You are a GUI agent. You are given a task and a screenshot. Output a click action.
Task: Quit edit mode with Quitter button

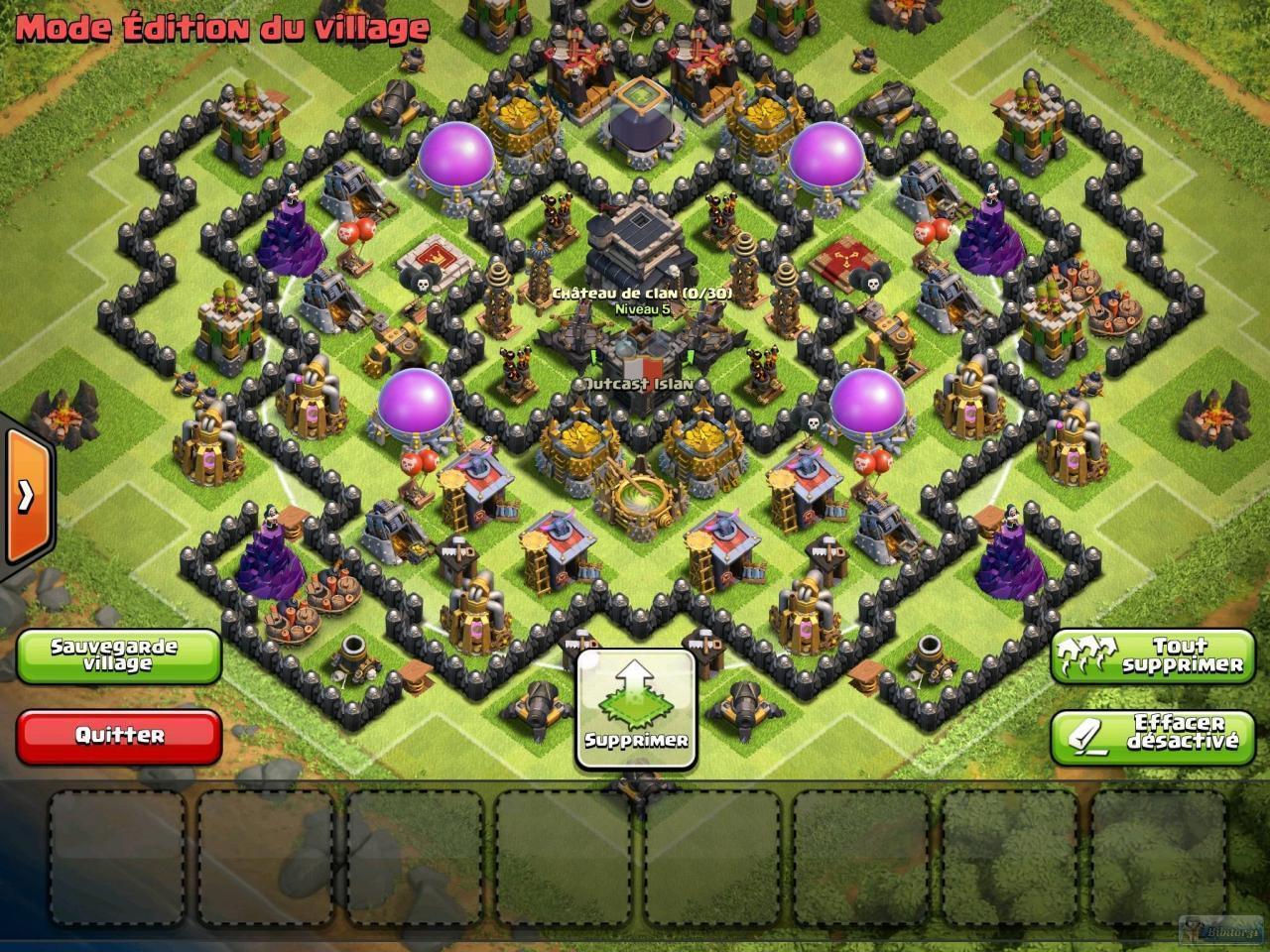[x=118, y=736]
